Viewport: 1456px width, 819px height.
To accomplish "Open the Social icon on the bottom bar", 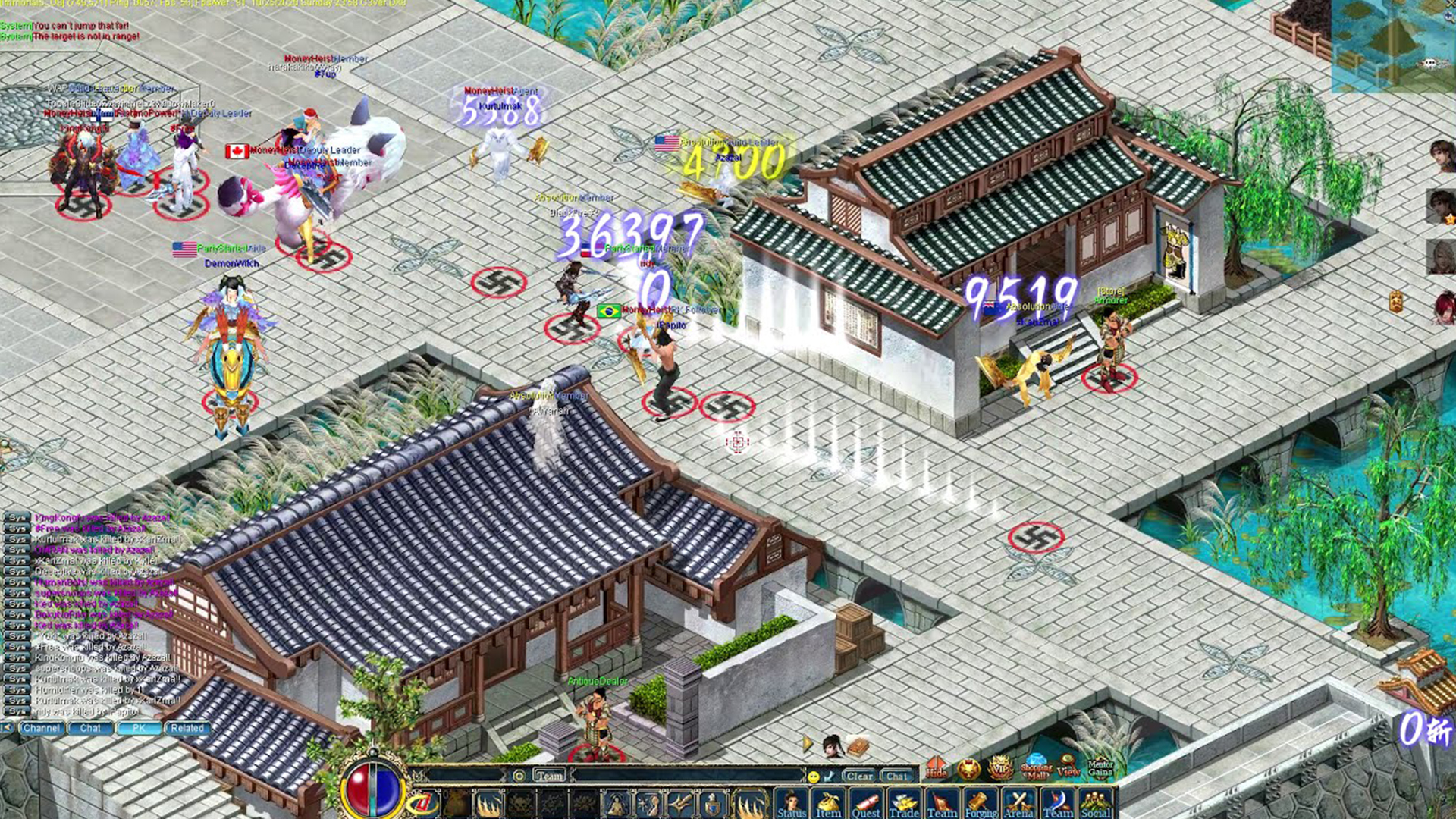I will point(1097,802).
